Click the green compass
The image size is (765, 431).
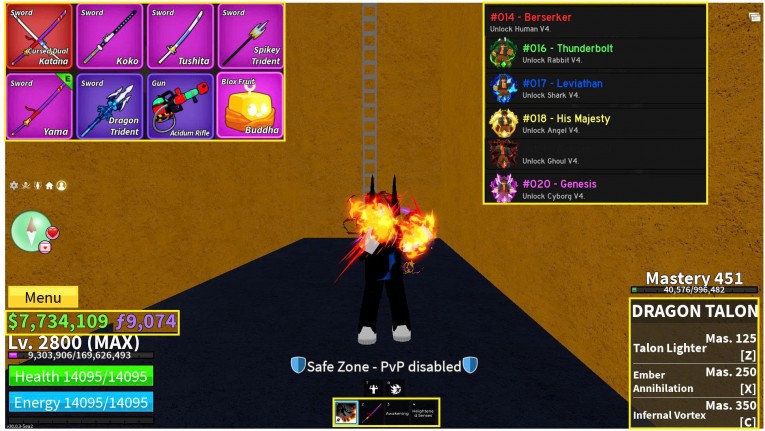[x=29, y=231]
